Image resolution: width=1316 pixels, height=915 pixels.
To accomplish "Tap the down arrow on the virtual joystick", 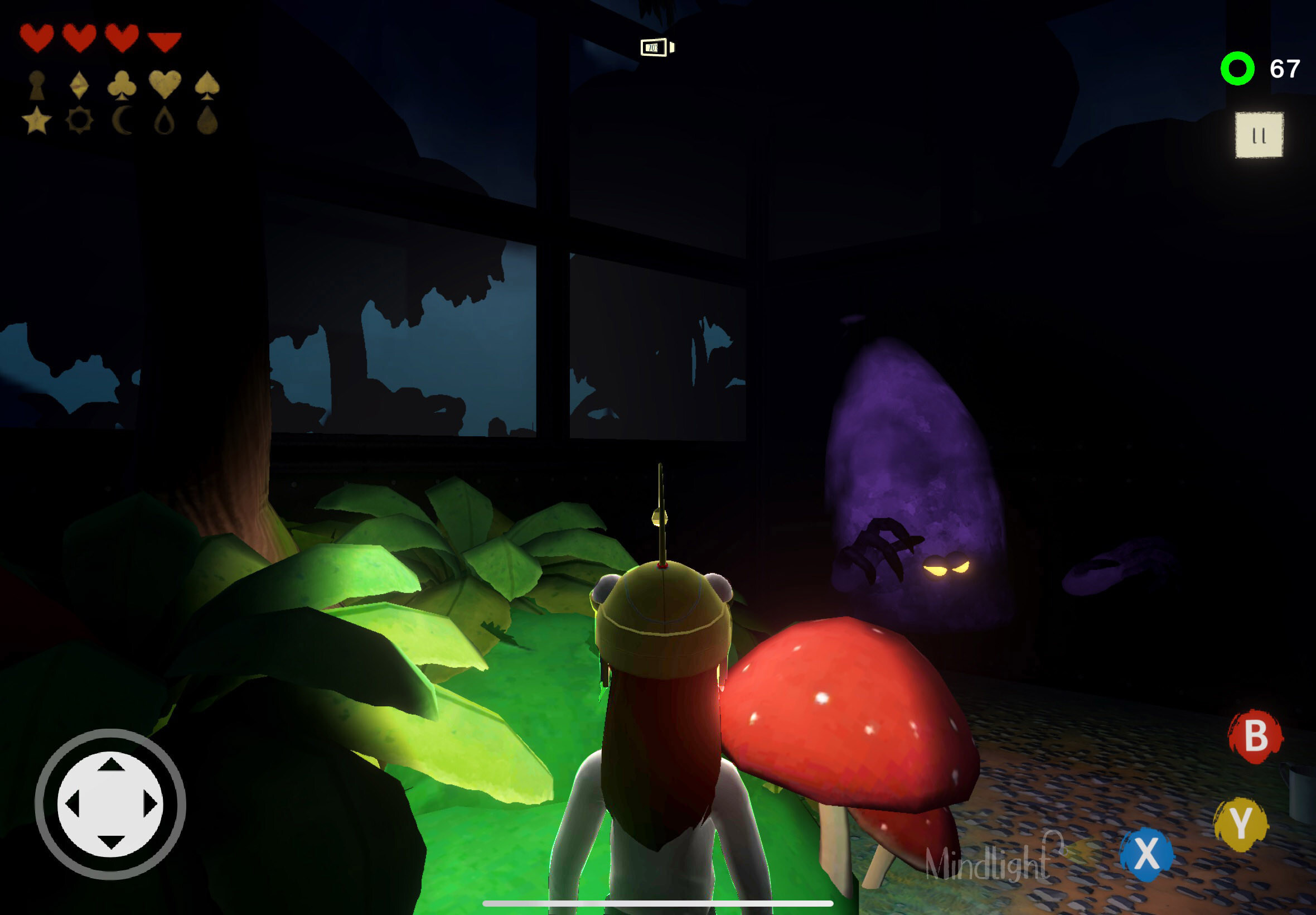I will (110, 841).
